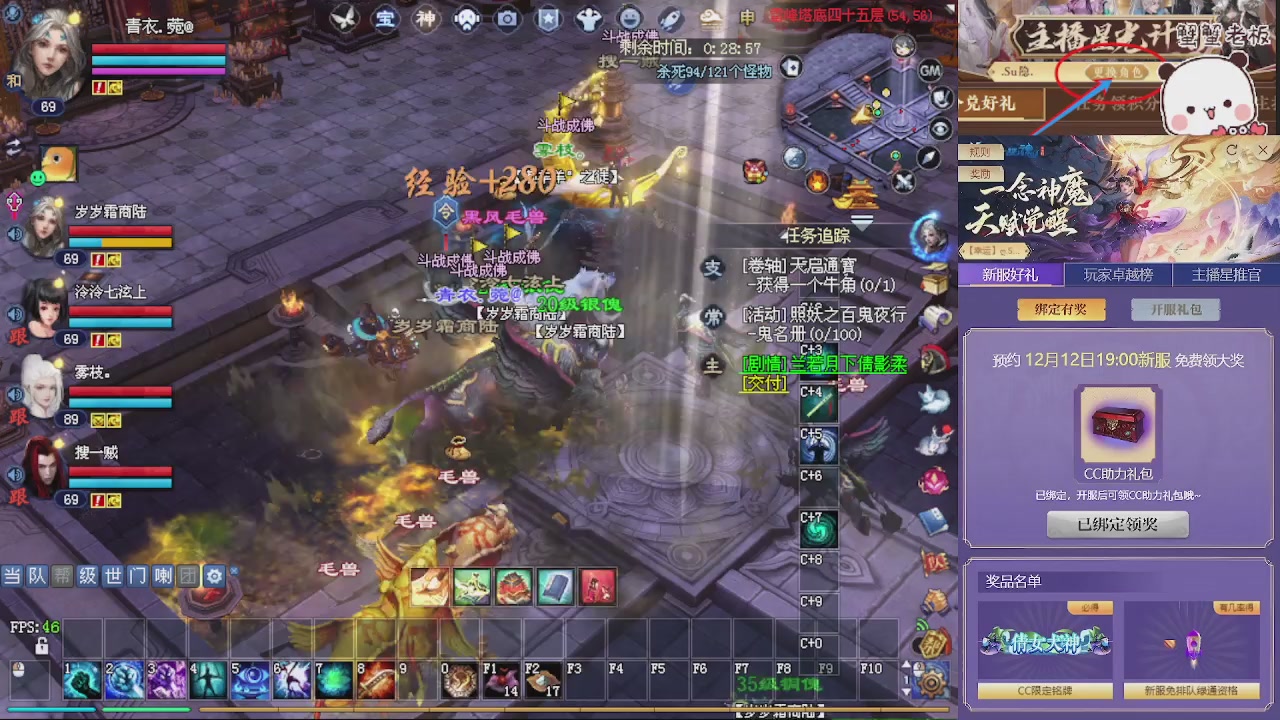Expand the 主 main quest category

coord(712,367)
